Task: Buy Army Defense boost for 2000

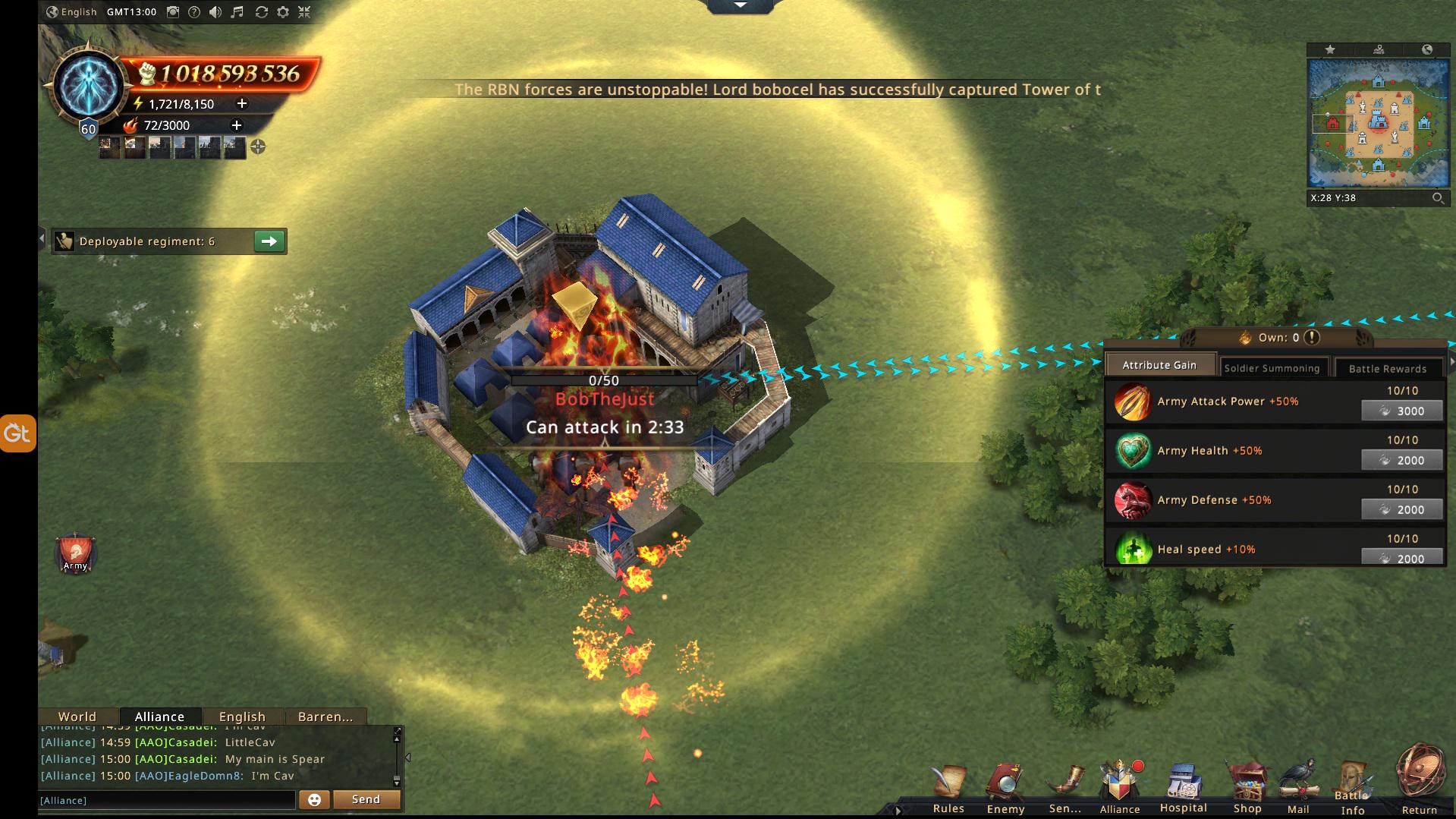Action: point(1402,510)
